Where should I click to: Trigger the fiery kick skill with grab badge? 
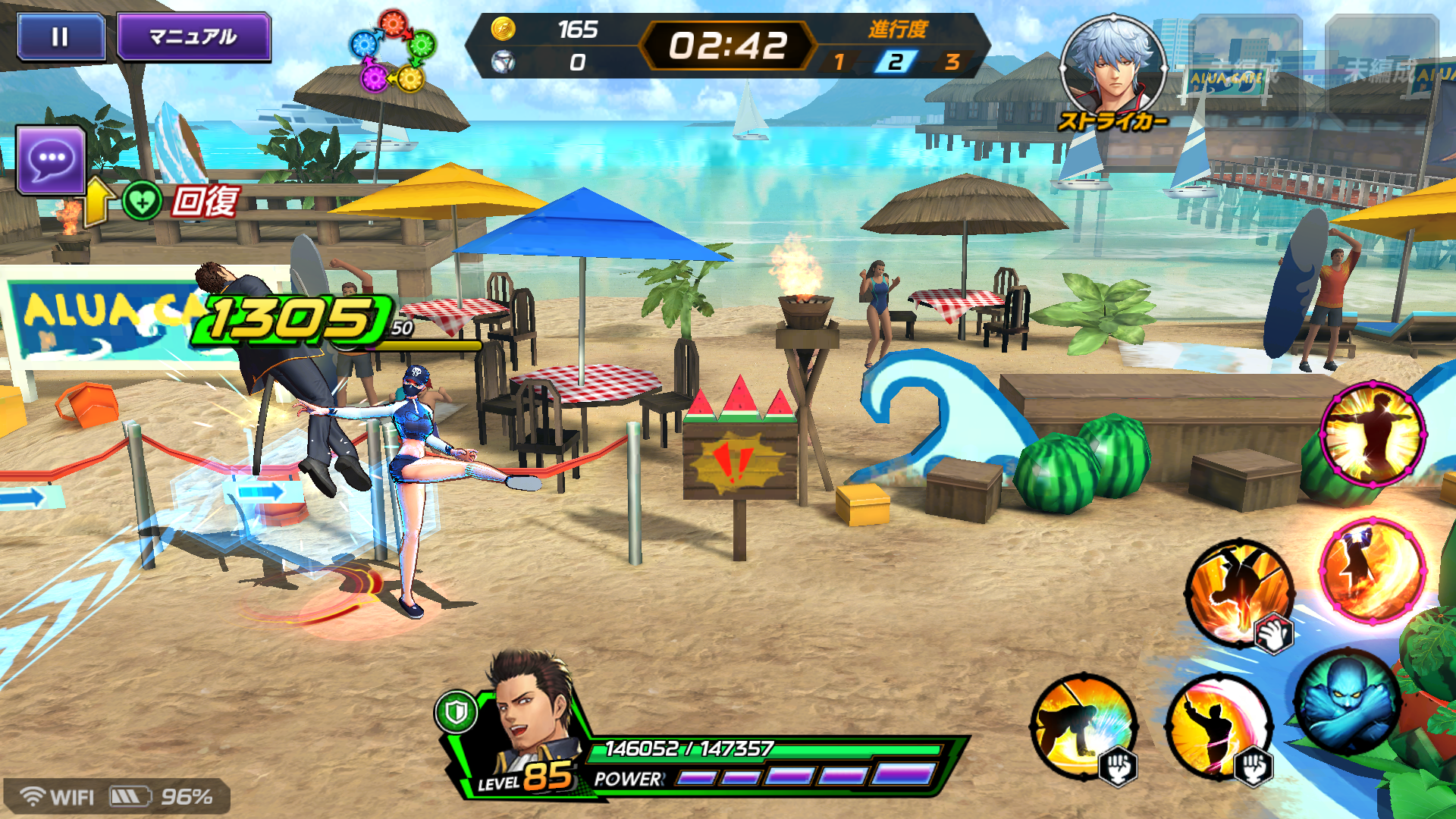(1239, 593)
